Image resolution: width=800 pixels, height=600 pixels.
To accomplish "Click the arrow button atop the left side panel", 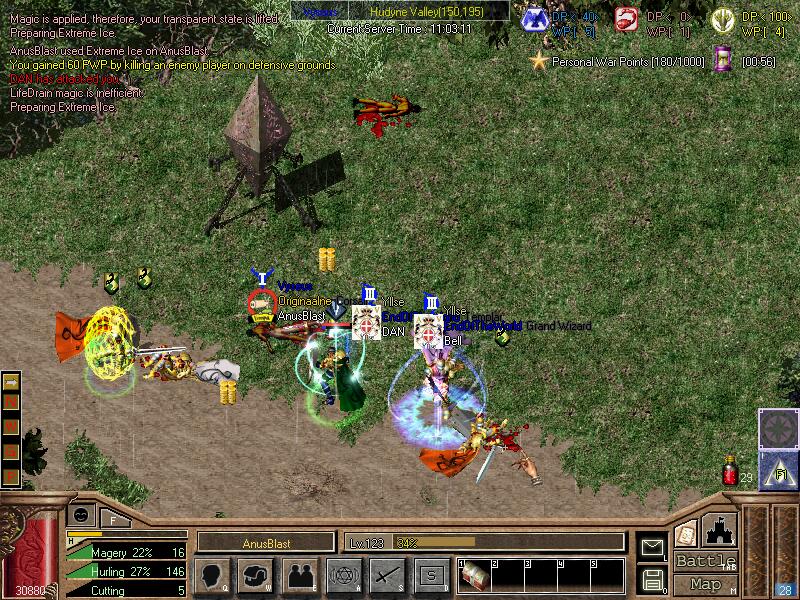I will (x=12, y=383).
